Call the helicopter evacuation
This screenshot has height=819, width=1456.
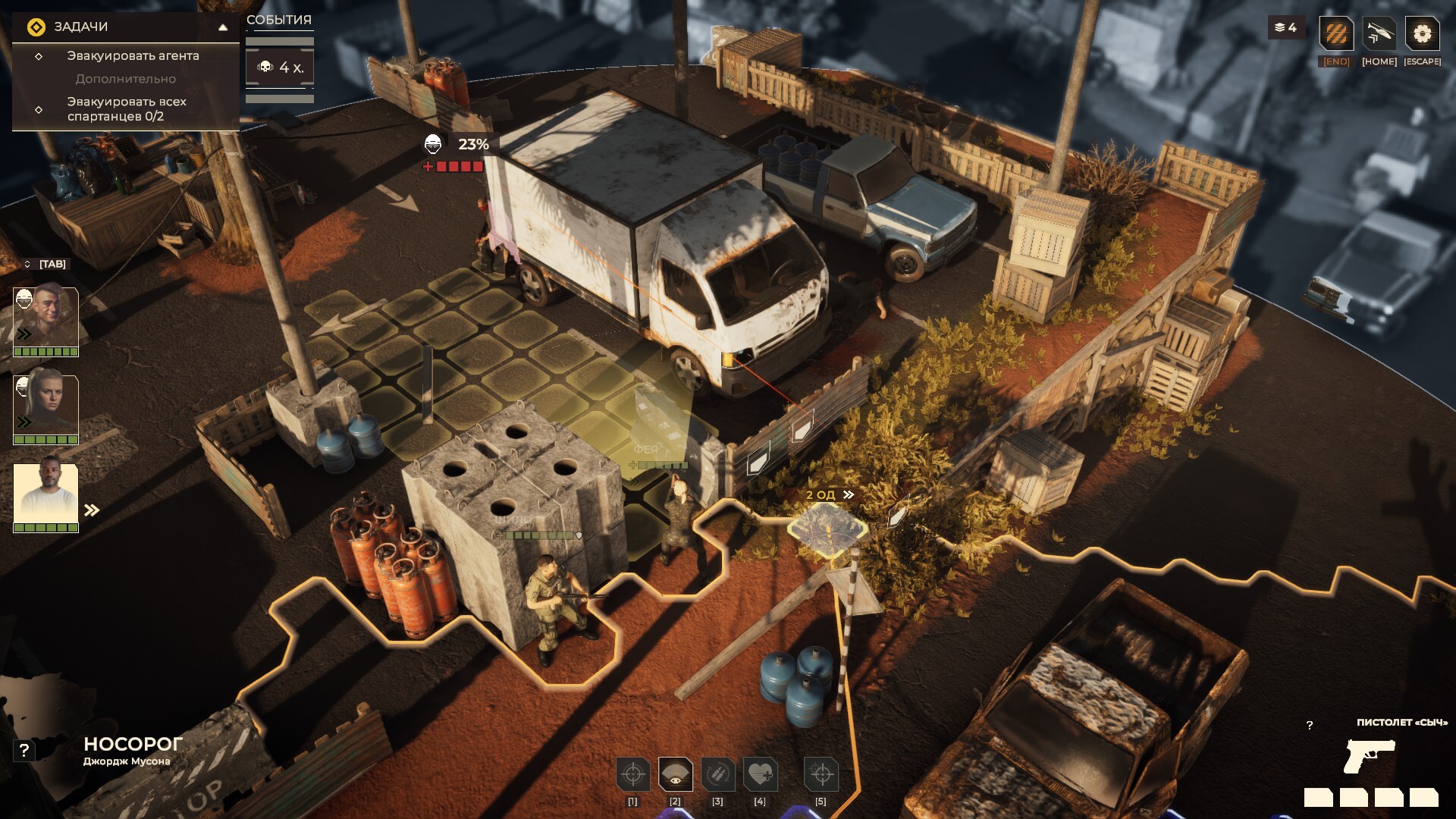[x=1379, y=34]
